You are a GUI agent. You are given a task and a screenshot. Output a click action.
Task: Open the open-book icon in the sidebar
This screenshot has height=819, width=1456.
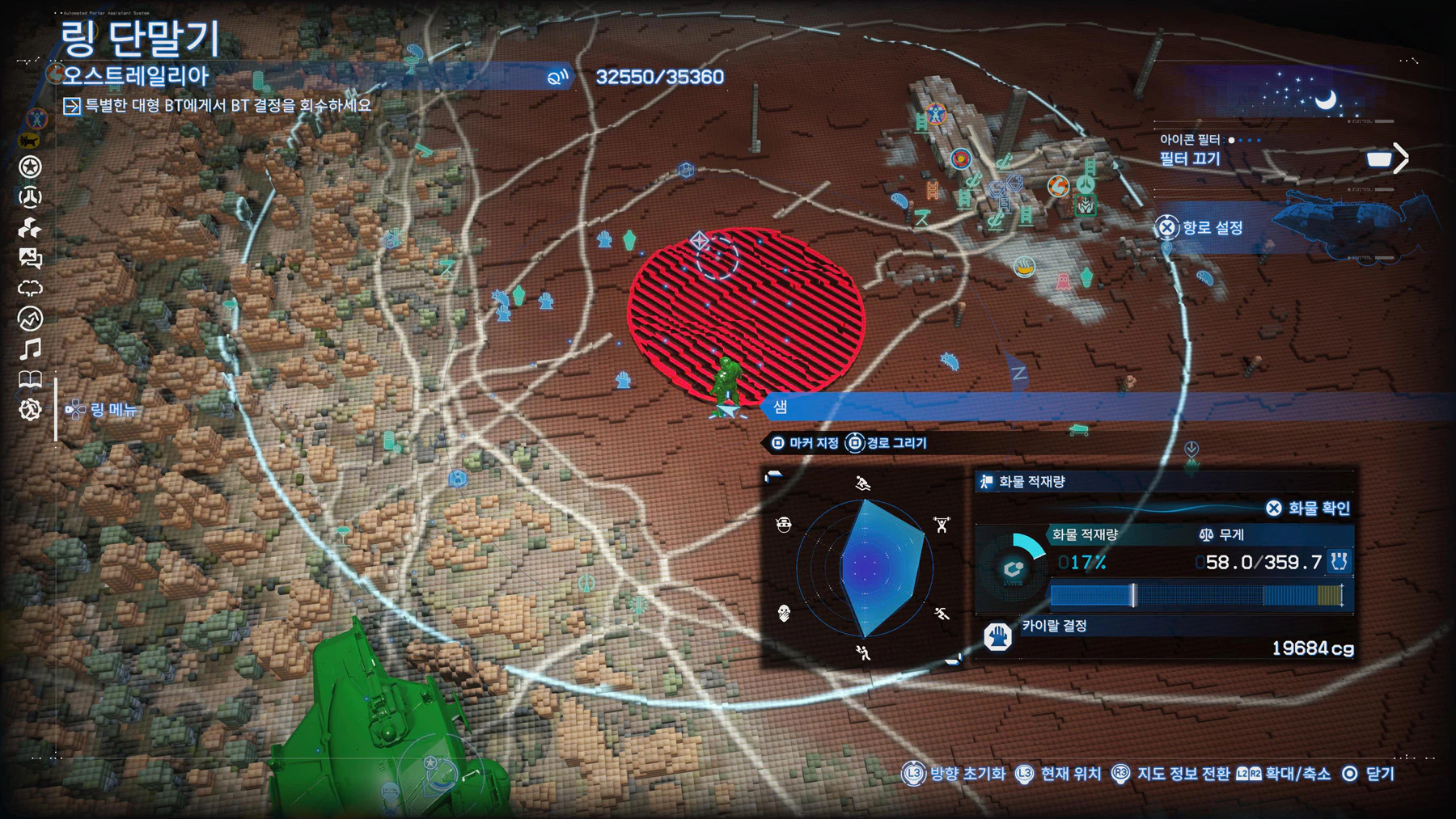coord(30,379)
